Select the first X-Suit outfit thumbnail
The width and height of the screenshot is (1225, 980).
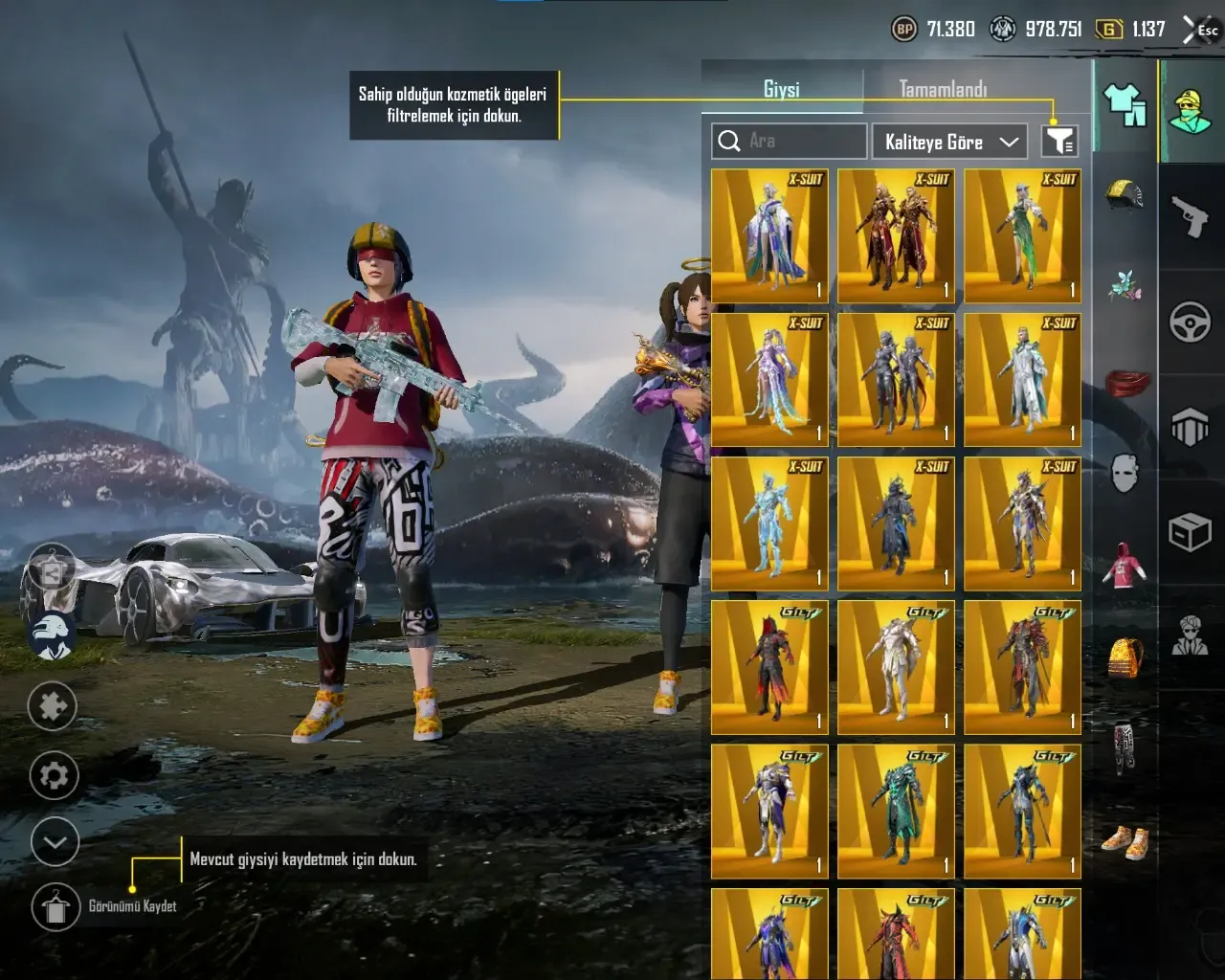click(x=769, y=236)
